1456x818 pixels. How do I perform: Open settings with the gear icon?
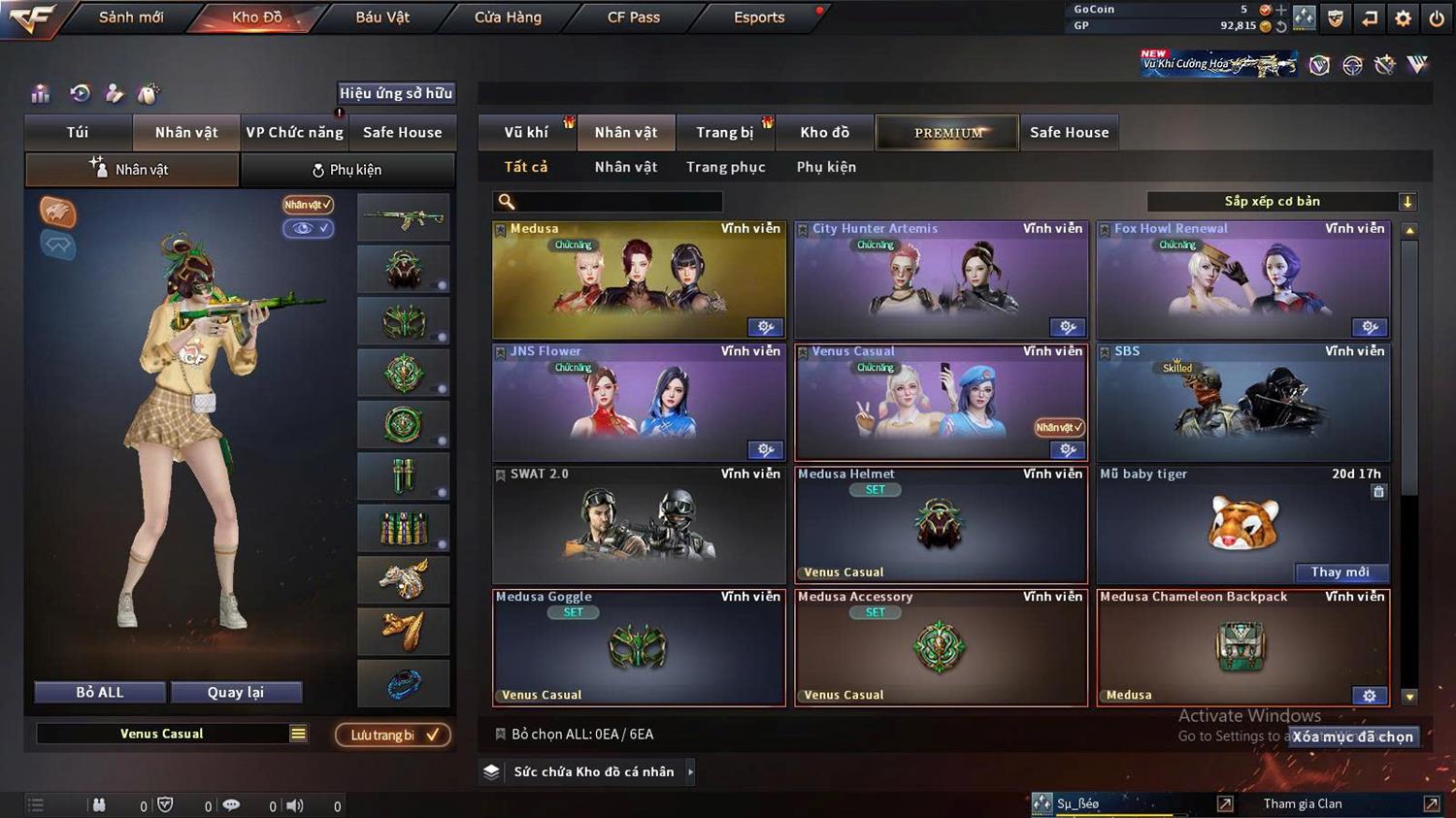click(1403, 17)
